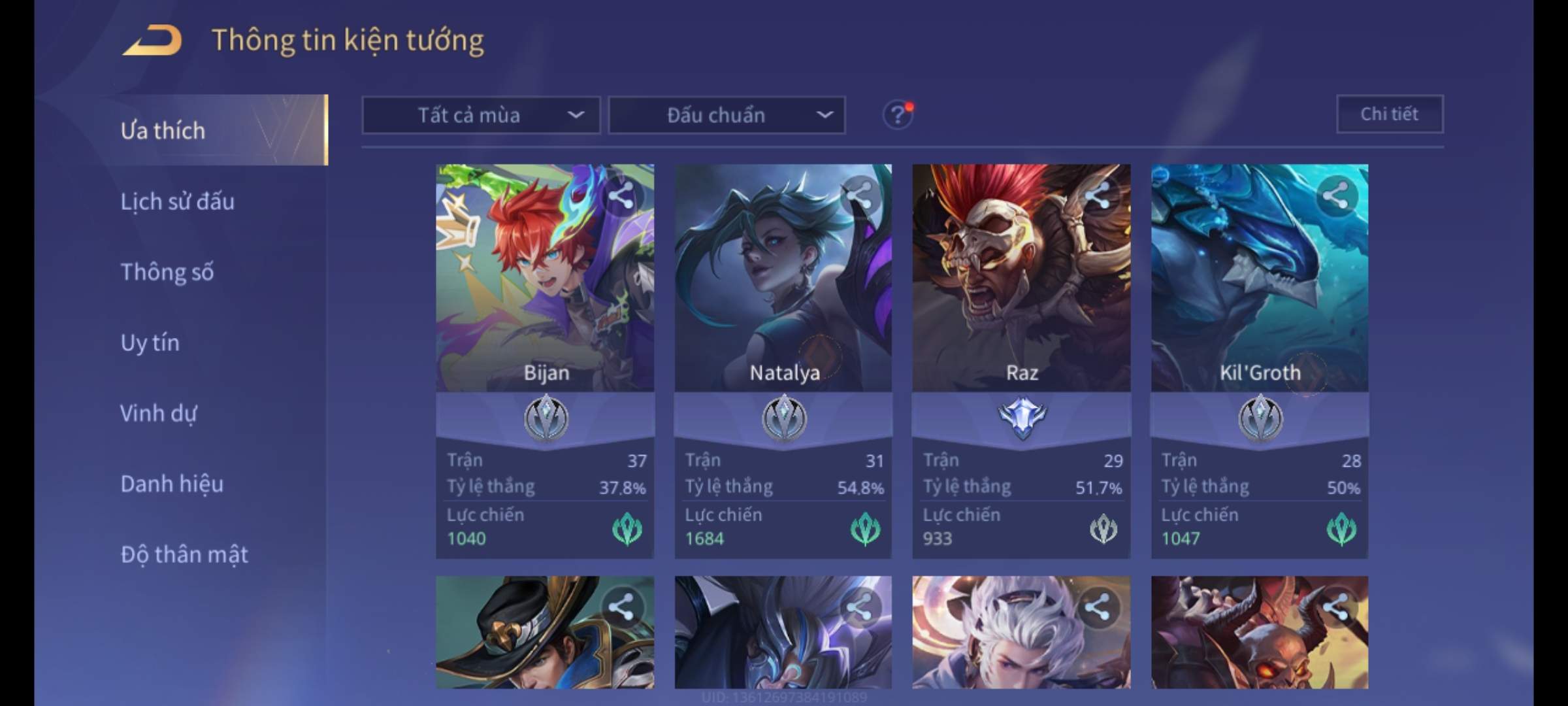The width and height of the screenshot is (1568, 706).
Task: Select the Ưa thích tab
Action: pos(163,131)
